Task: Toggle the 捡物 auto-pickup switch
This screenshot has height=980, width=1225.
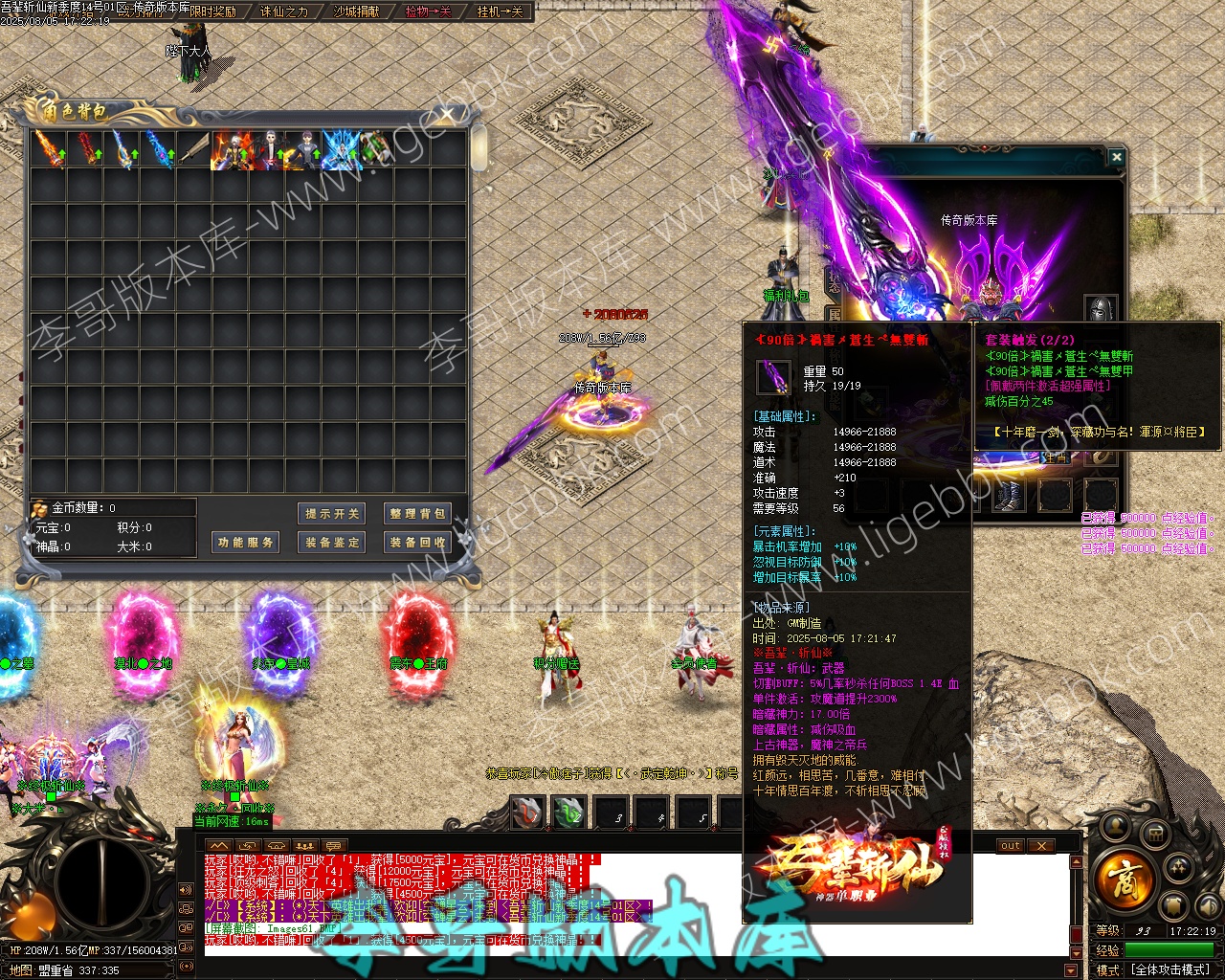Action: (x=428, y=11)
